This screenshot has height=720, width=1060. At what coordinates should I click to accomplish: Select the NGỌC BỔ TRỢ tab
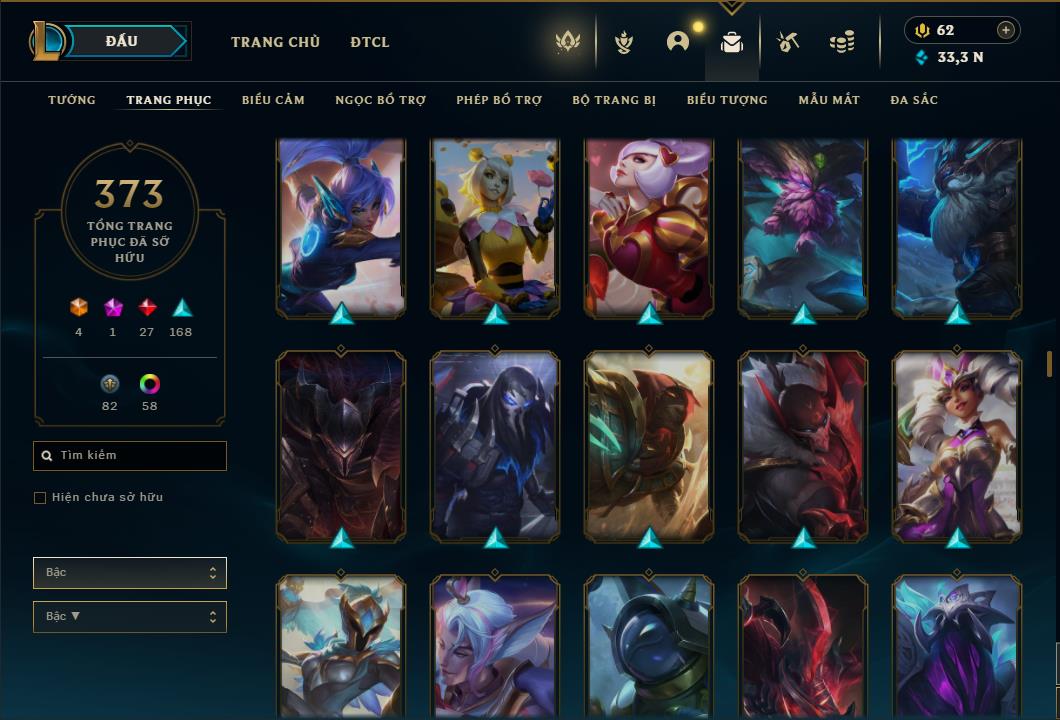(x=380, y=100)
